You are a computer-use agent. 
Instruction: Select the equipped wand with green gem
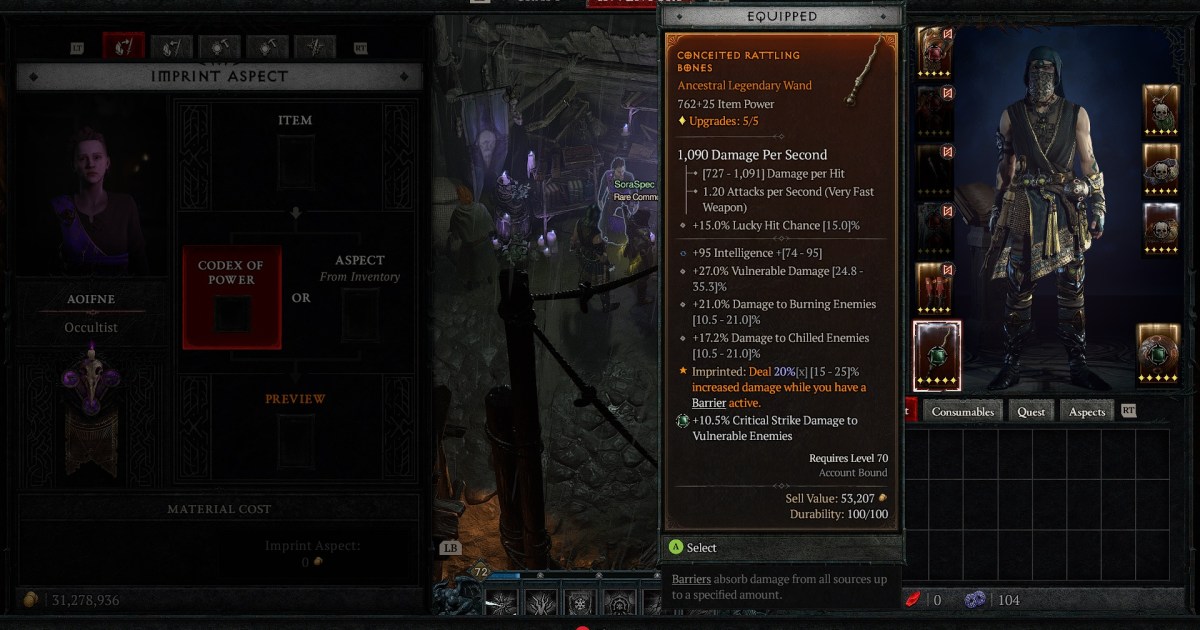tap(937, 355)
